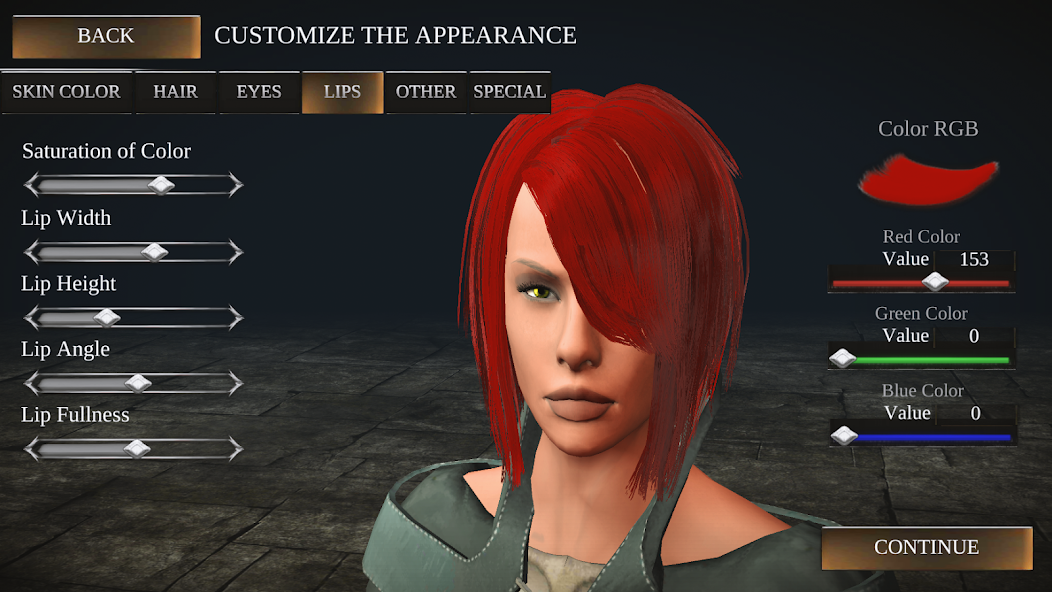Select the Lip Angle slider handle
The image size is (1052, 592).
[139, 383]
